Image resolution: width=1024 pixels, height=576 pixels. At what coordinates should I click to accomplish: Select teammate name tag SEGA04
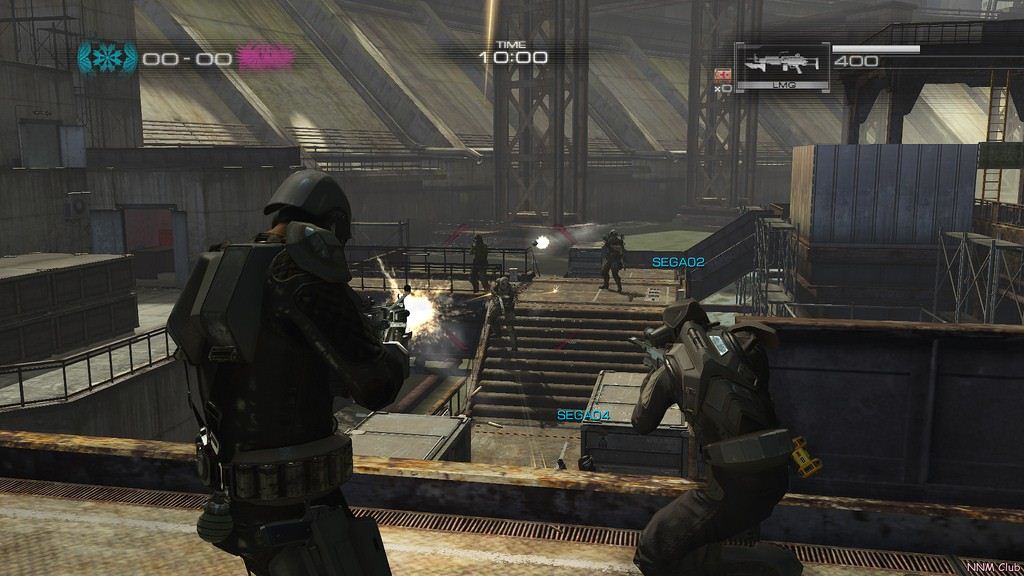[583, 415]
